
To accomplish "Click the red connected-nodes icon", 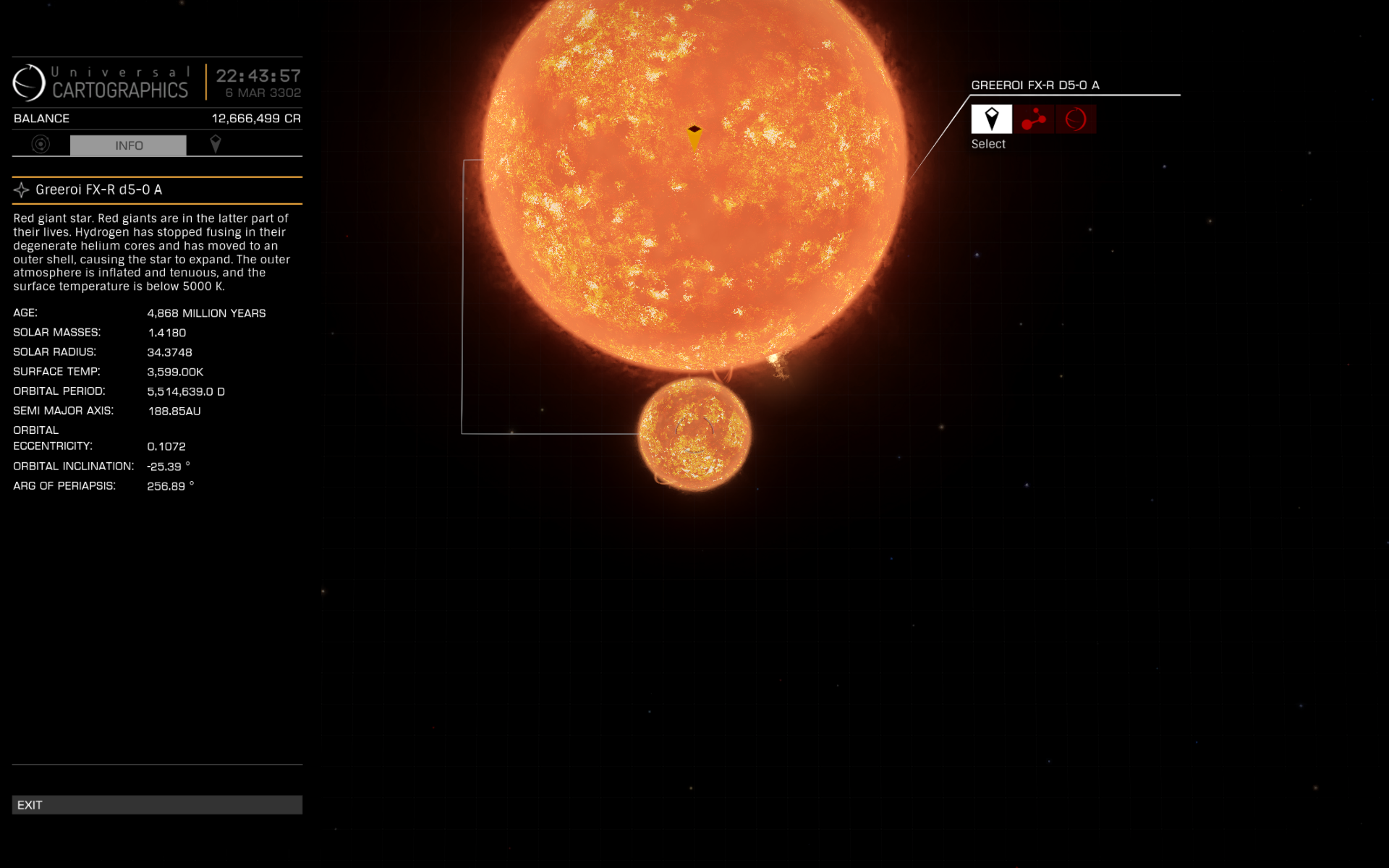I will pos(1033,119).
